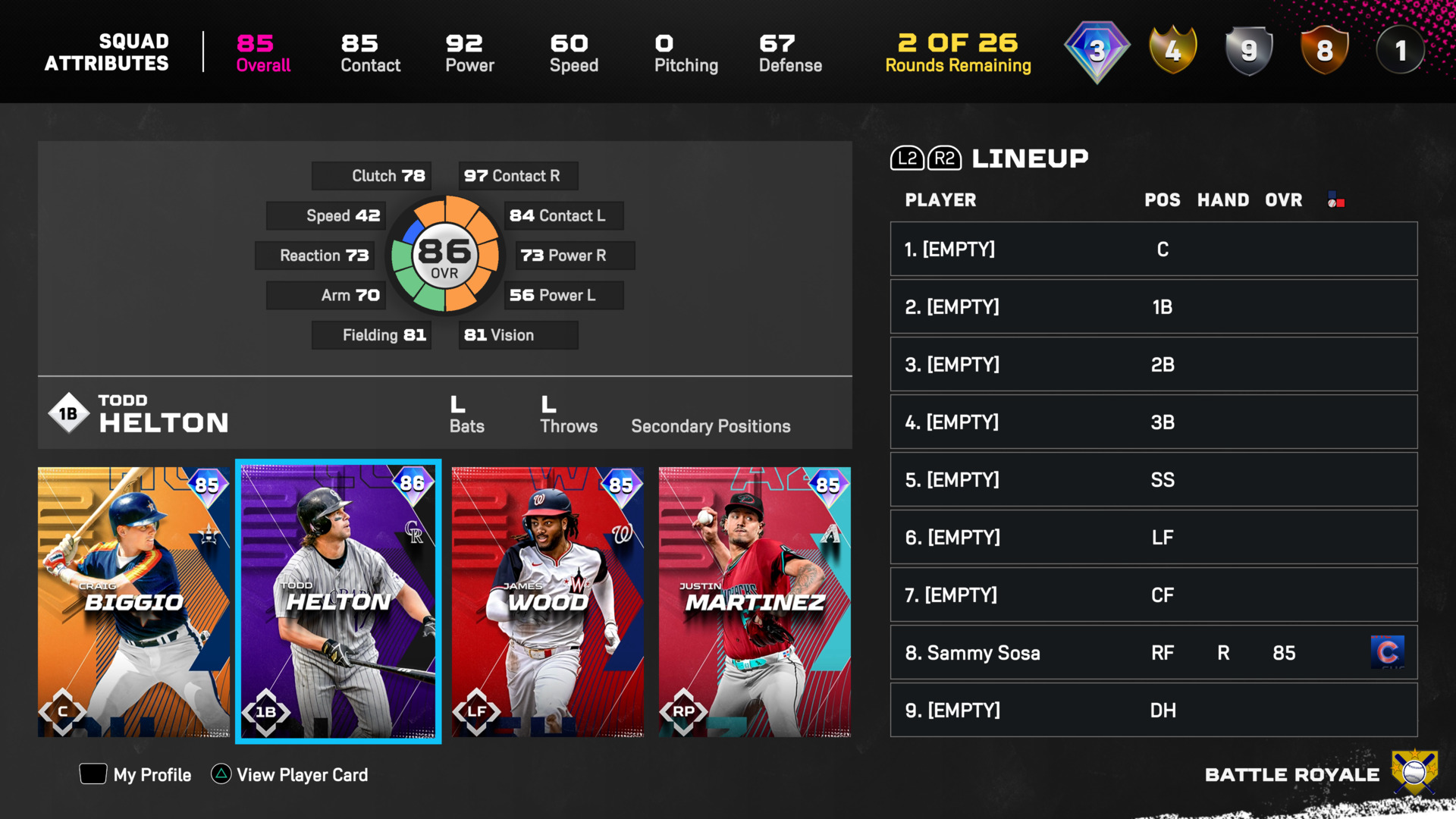
Task: Choose the silver tier badge showing 9
Action: [x=1248, y=51]
